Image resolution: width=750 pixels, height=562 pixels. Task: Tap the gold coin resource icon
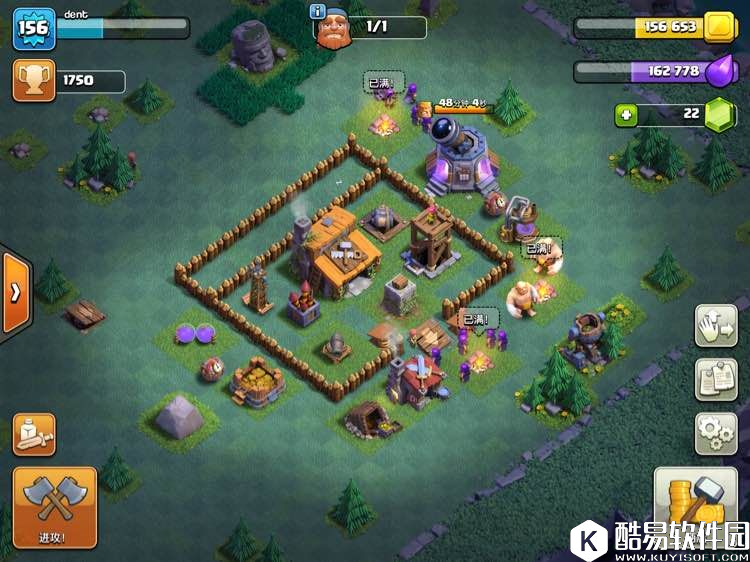coord(717,28)
